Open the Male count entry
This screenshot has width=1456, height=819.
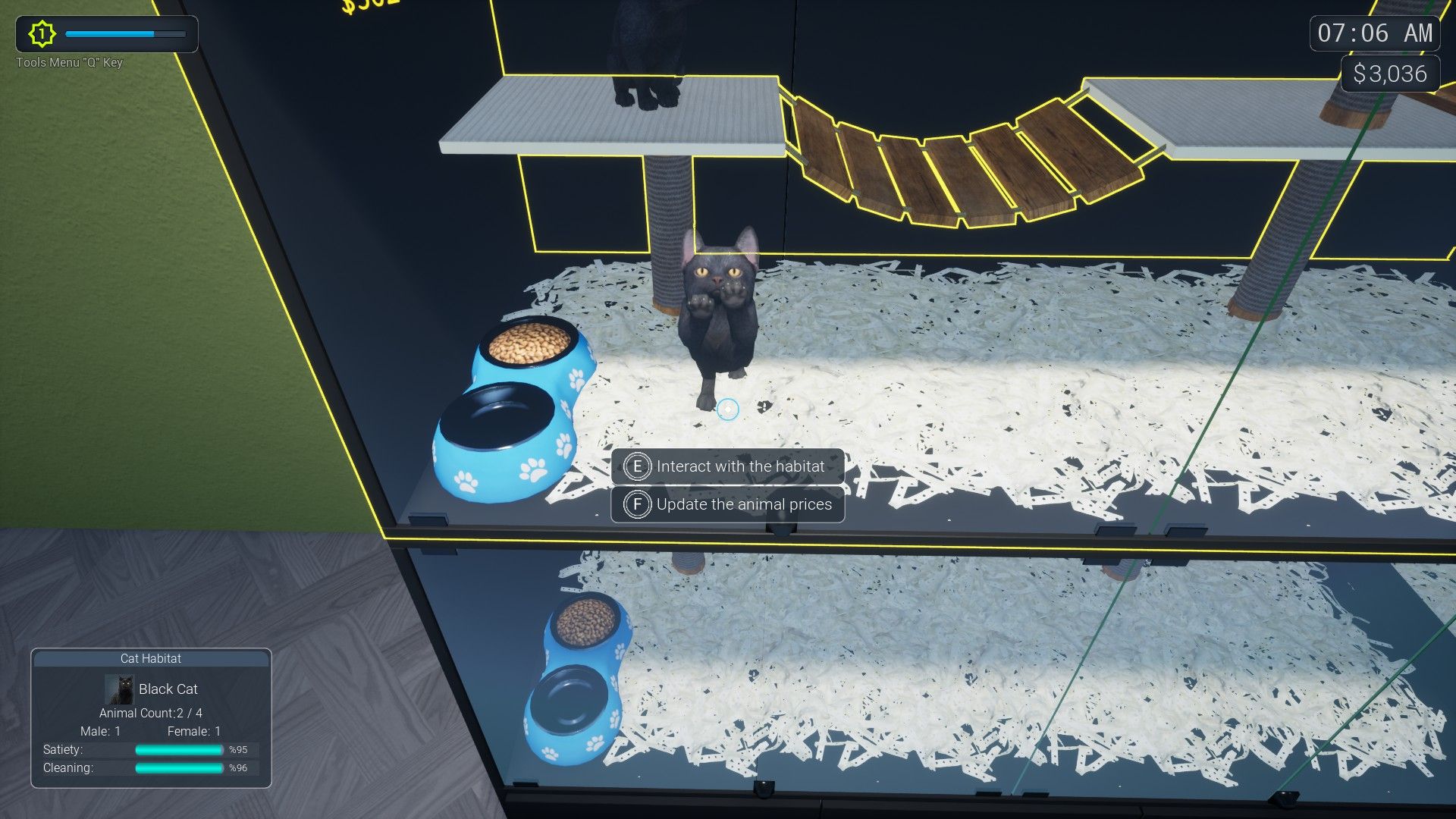[101, 731]
